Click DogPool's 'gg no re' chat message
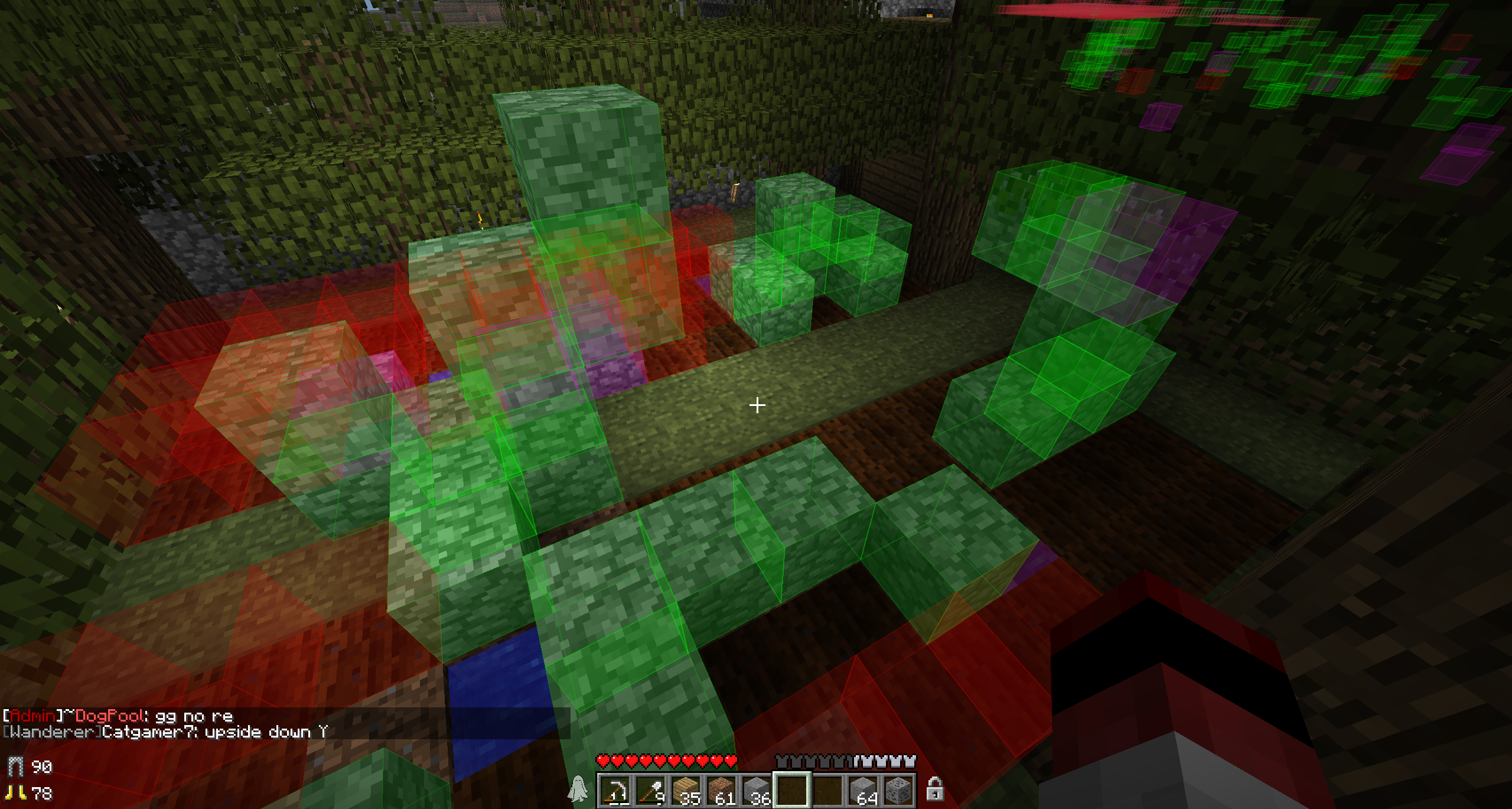This screenshot has width=1512, height=809. coord(118,716)
